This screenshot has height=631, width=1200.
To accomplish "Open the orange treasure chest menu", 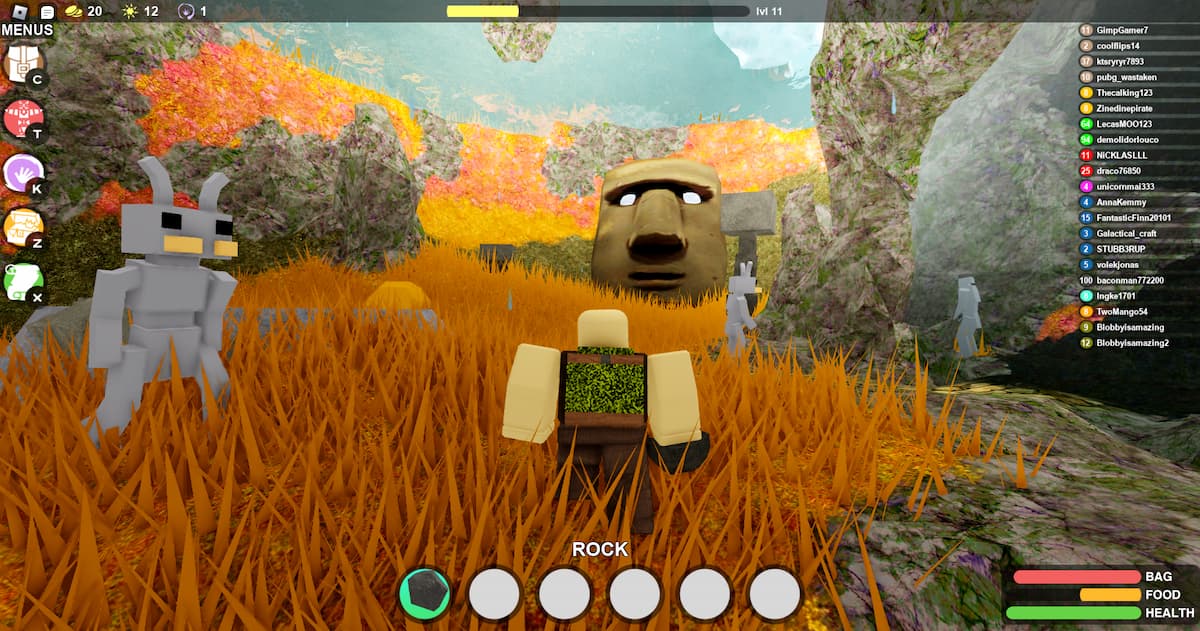I will pos(20,227).
